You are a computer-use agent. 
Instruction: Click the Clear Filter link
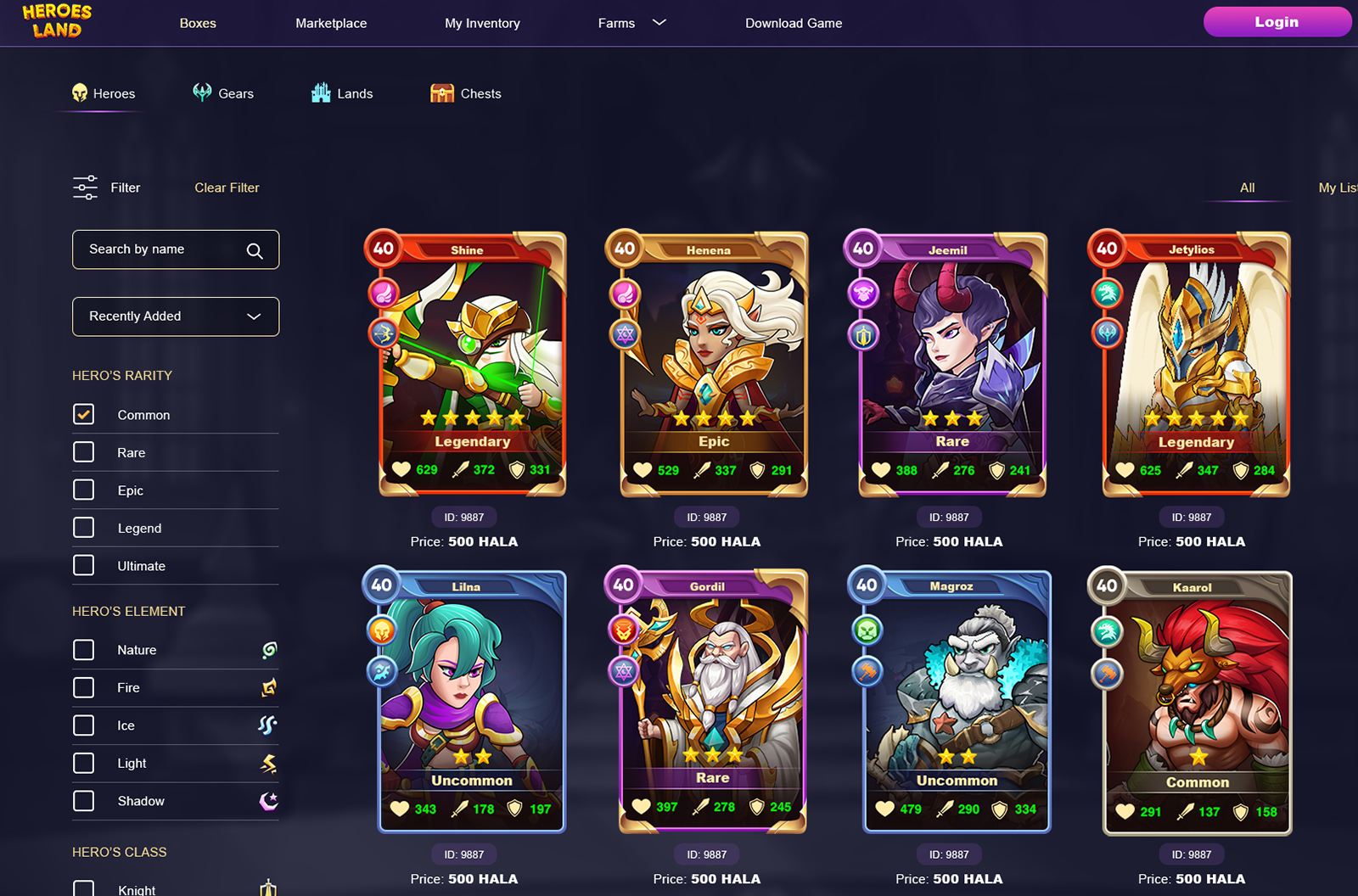tap(226, 188)
